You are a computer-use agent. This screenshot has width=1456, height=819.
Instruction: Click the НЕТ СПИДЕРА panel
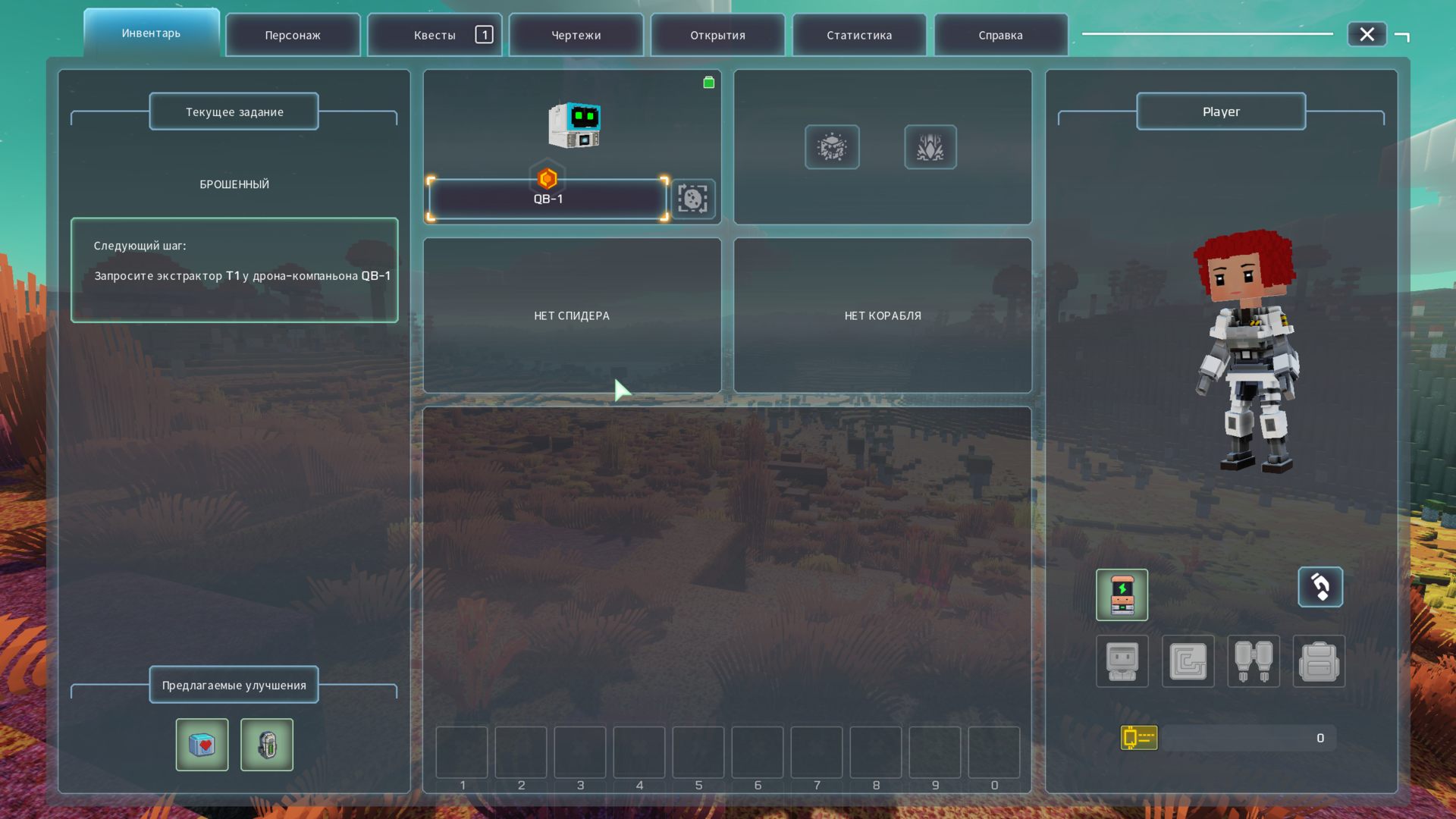pos(573,315)
